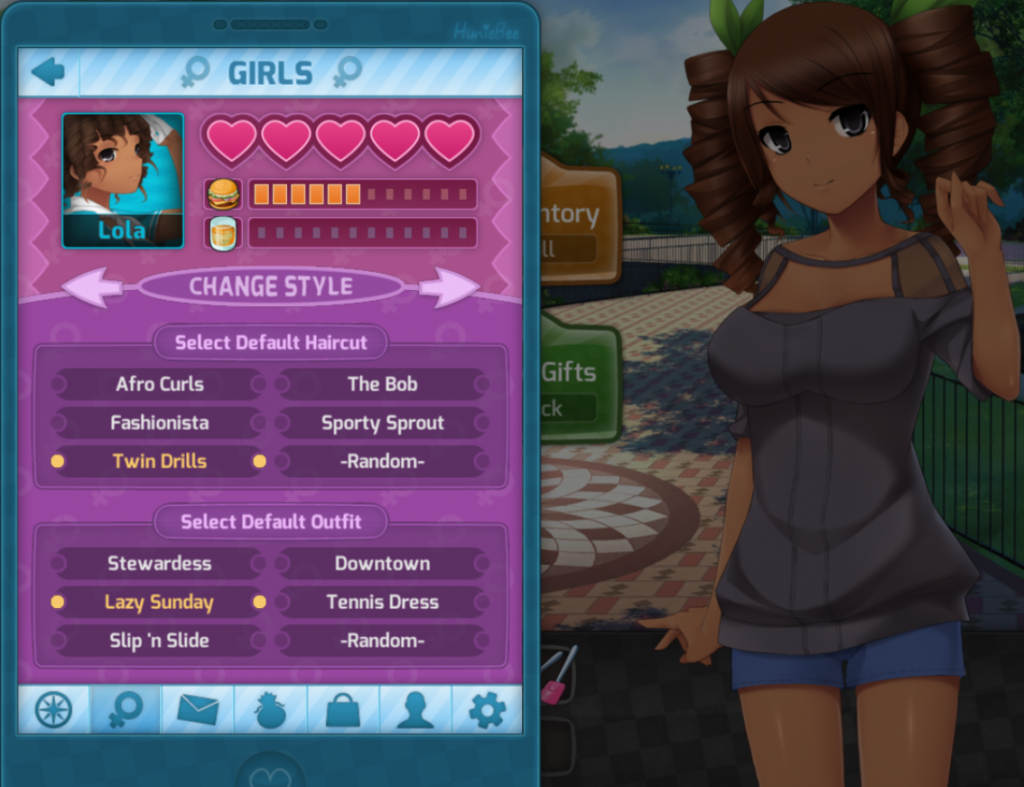Show the profile silhouette tab
Screen dimensions: 1024x787
click(415, 710)
